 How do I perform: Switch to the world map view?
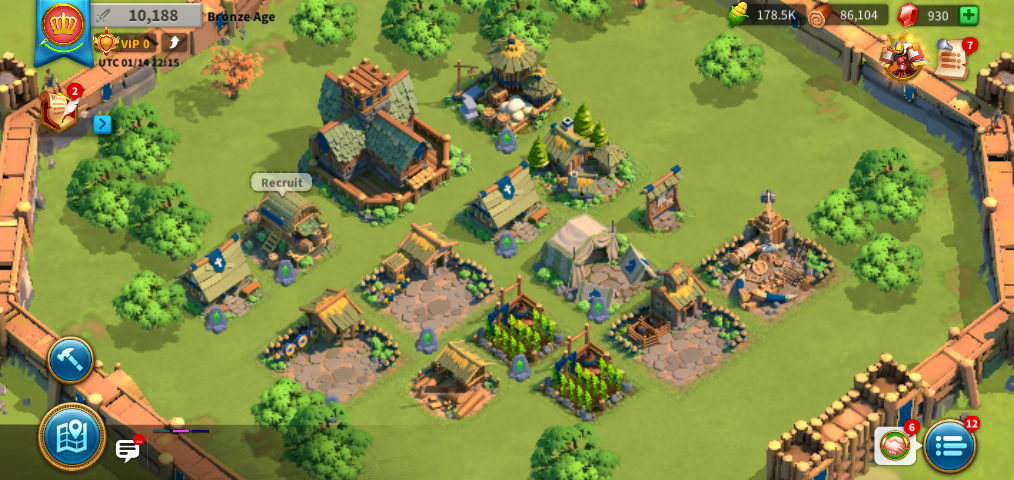72,436
